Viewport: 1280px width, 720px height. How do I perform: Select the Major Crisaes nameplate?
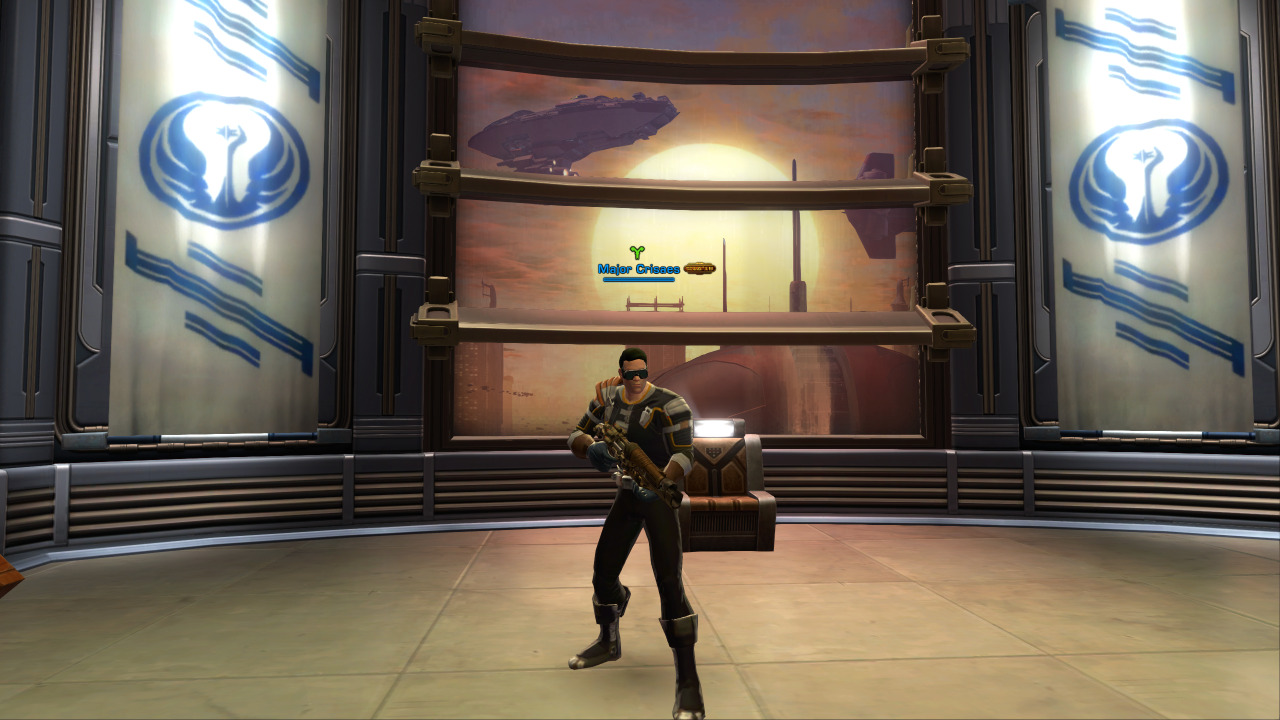pyautogui.click(x=639, y=269)
